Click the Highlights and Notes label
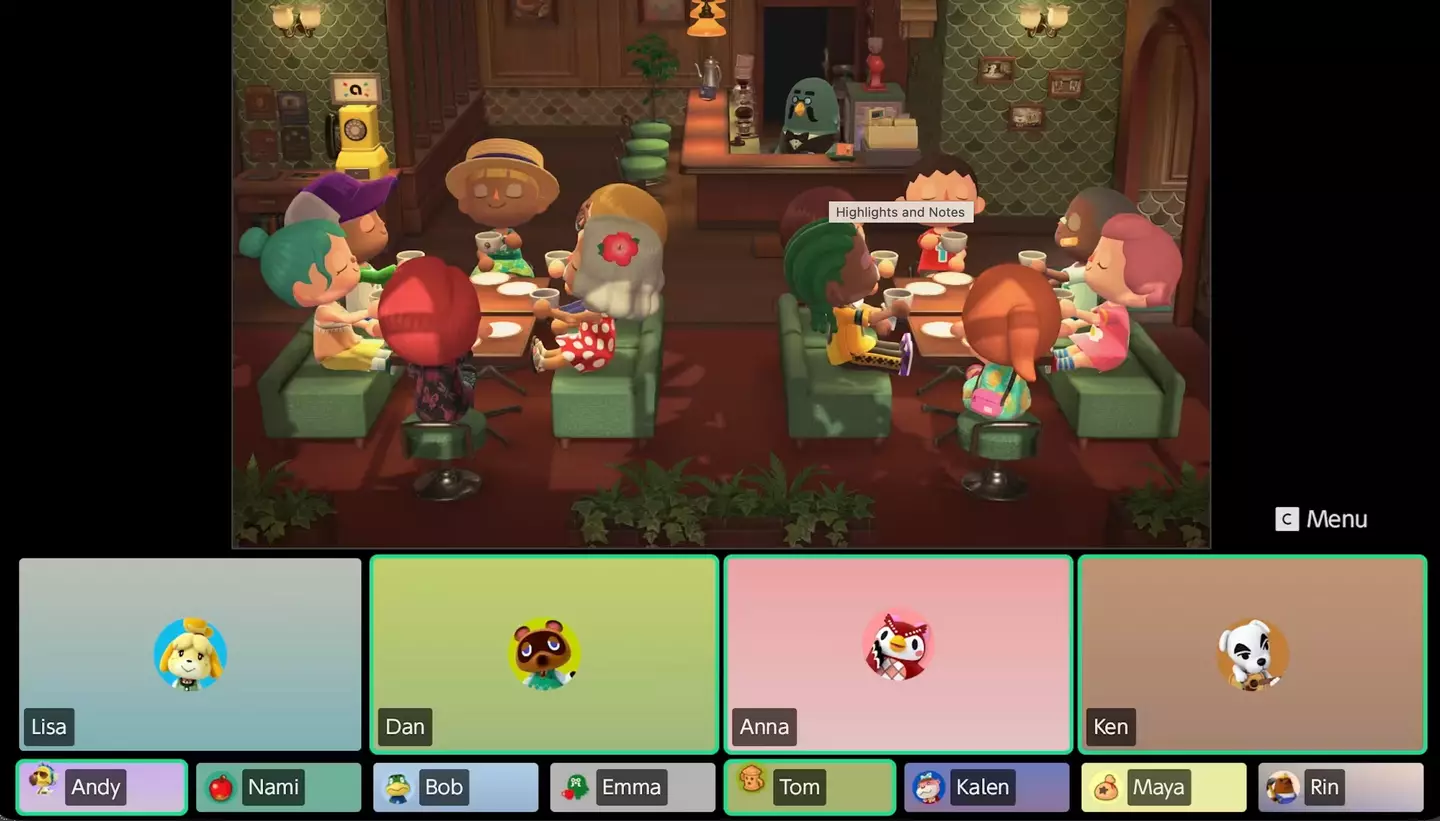Image resolution: width=1440 pixels, height=821 pixels. (900, 212)
